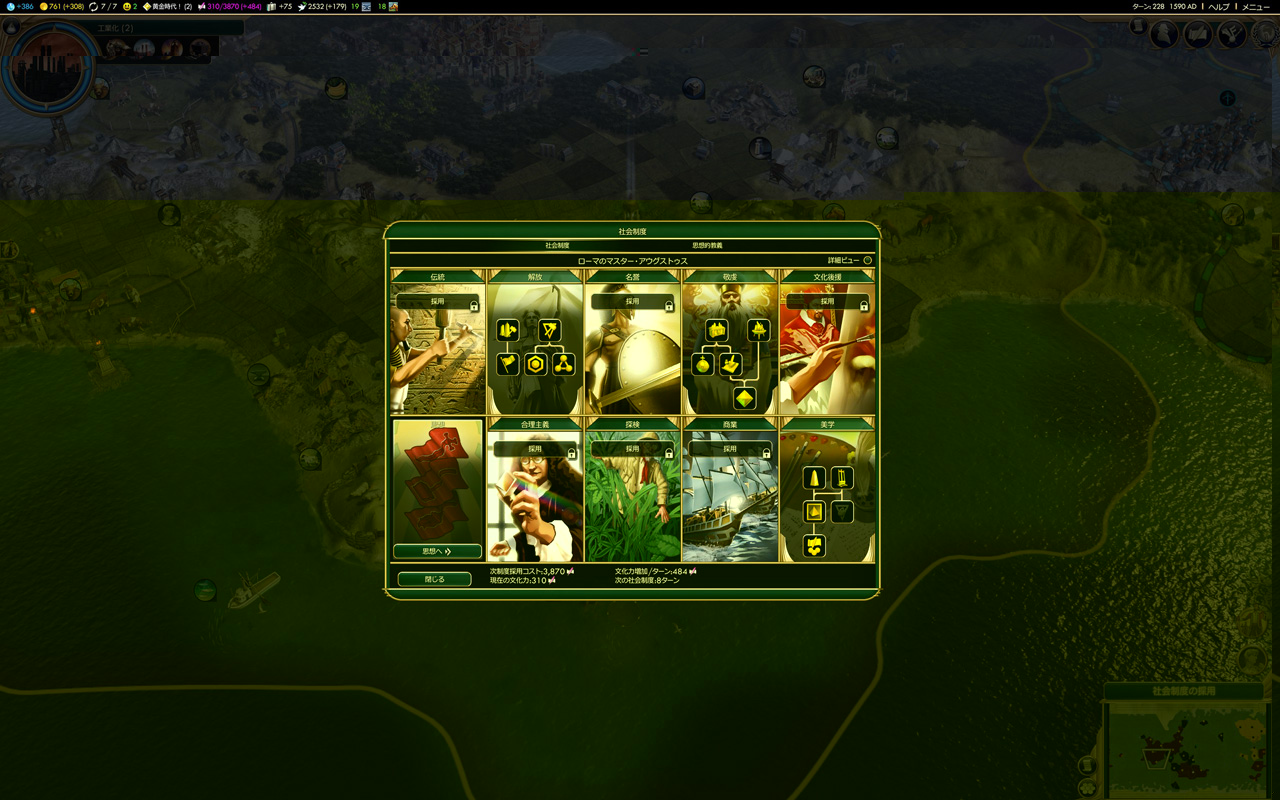Adopt the 名誉 (Honor) policy tree
This screenshot has height=800, width=1280.
pos(632,301)
